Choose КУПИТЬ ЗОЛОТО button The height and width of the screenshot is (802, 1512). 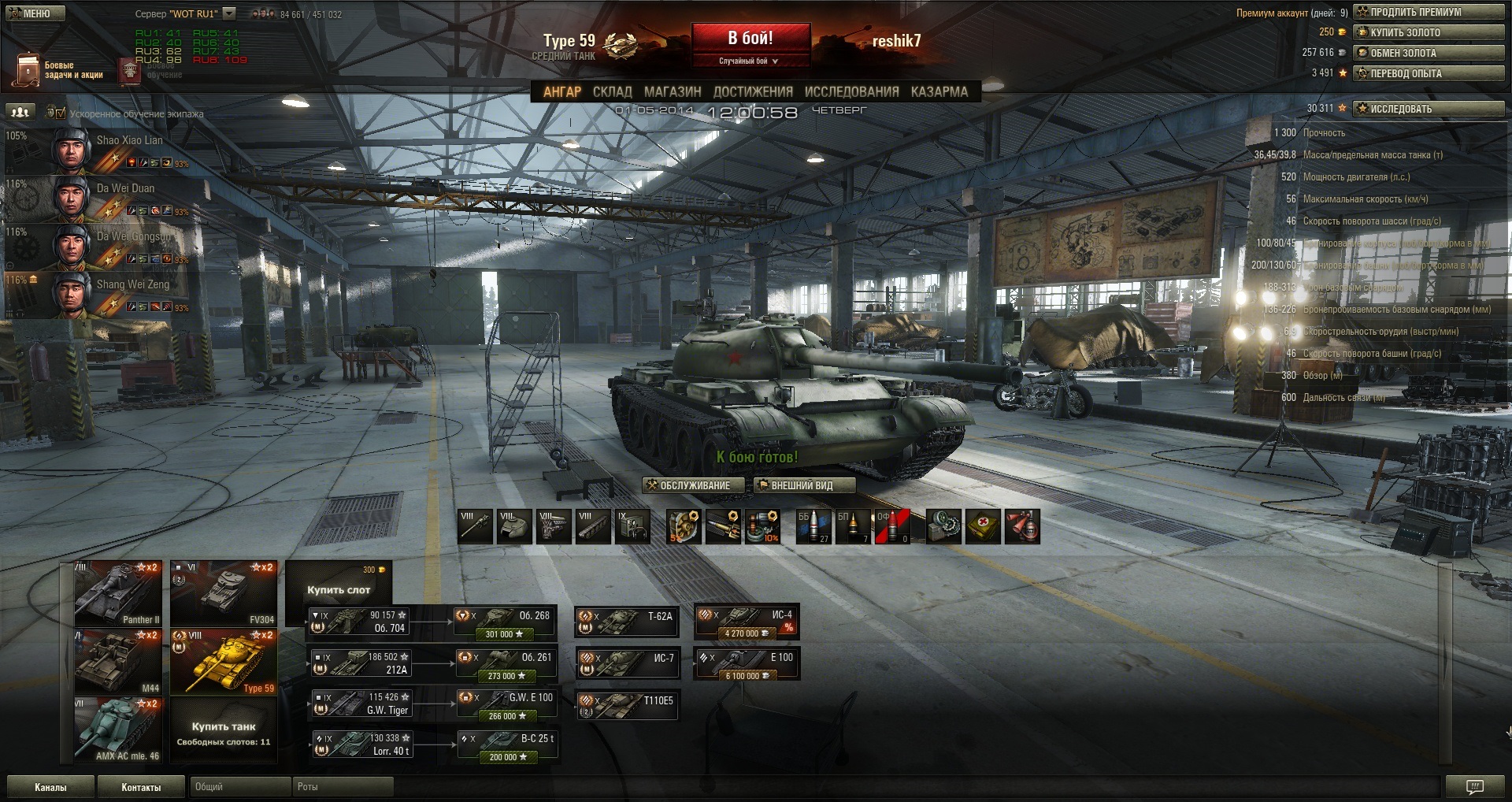[1428, 32]
